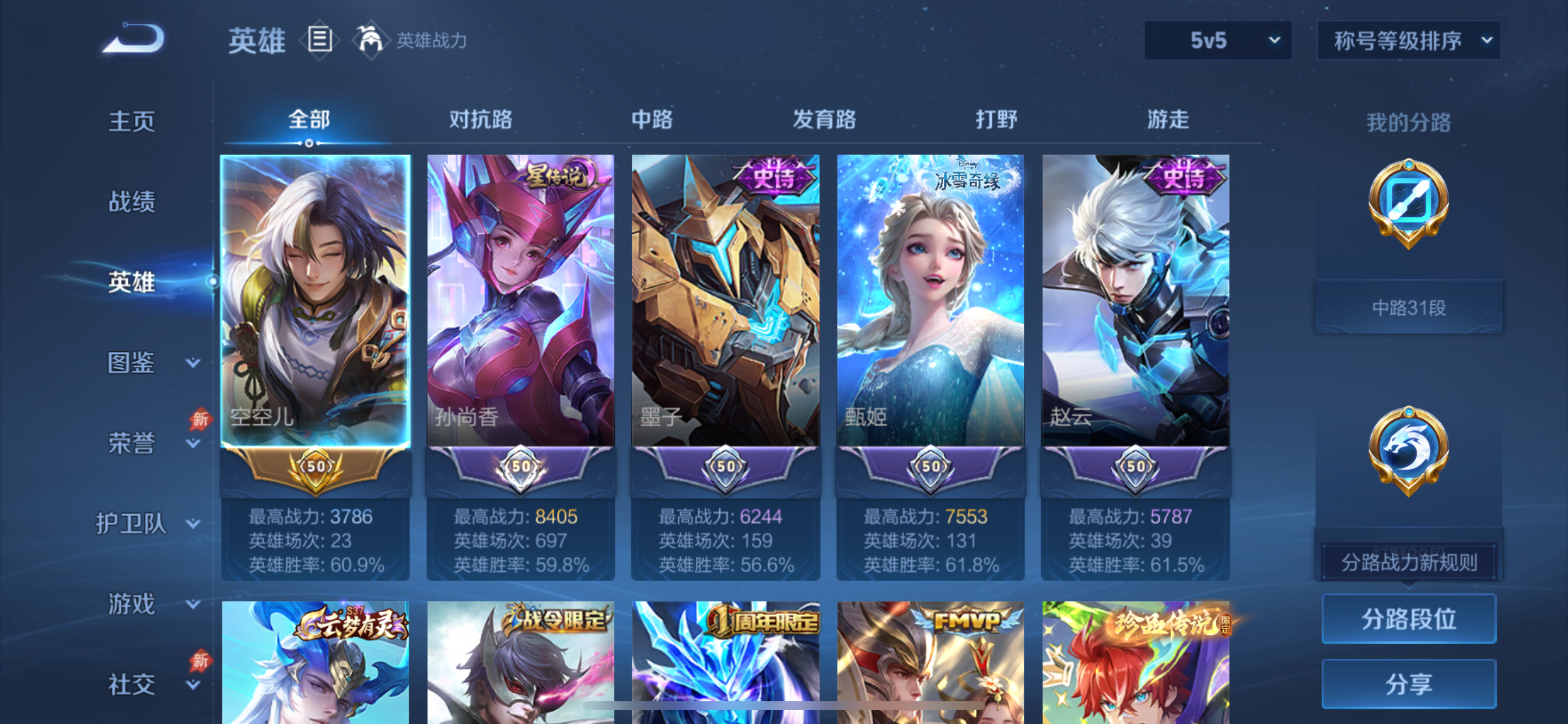Image resolution: width=1568 pixels, height=724 pixels.
Task: Switch to the 打野 tab
Action: point(997,120)
